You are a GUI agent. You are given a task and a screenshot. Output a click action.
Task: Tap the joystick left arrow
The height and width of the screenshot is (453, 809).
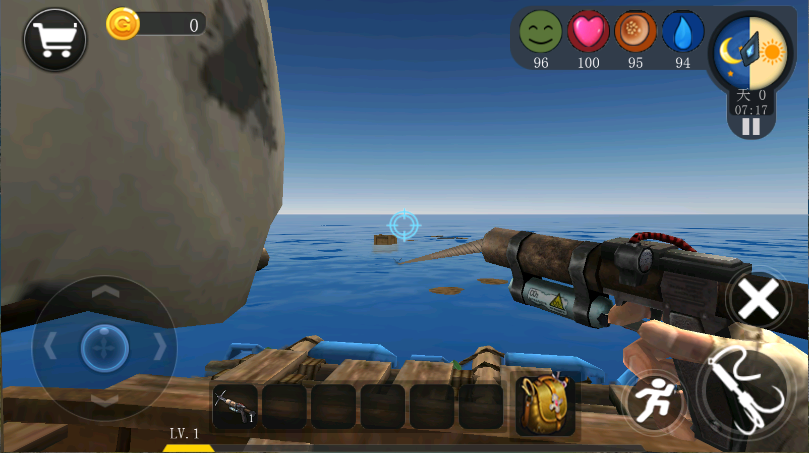tap(50, 346)
